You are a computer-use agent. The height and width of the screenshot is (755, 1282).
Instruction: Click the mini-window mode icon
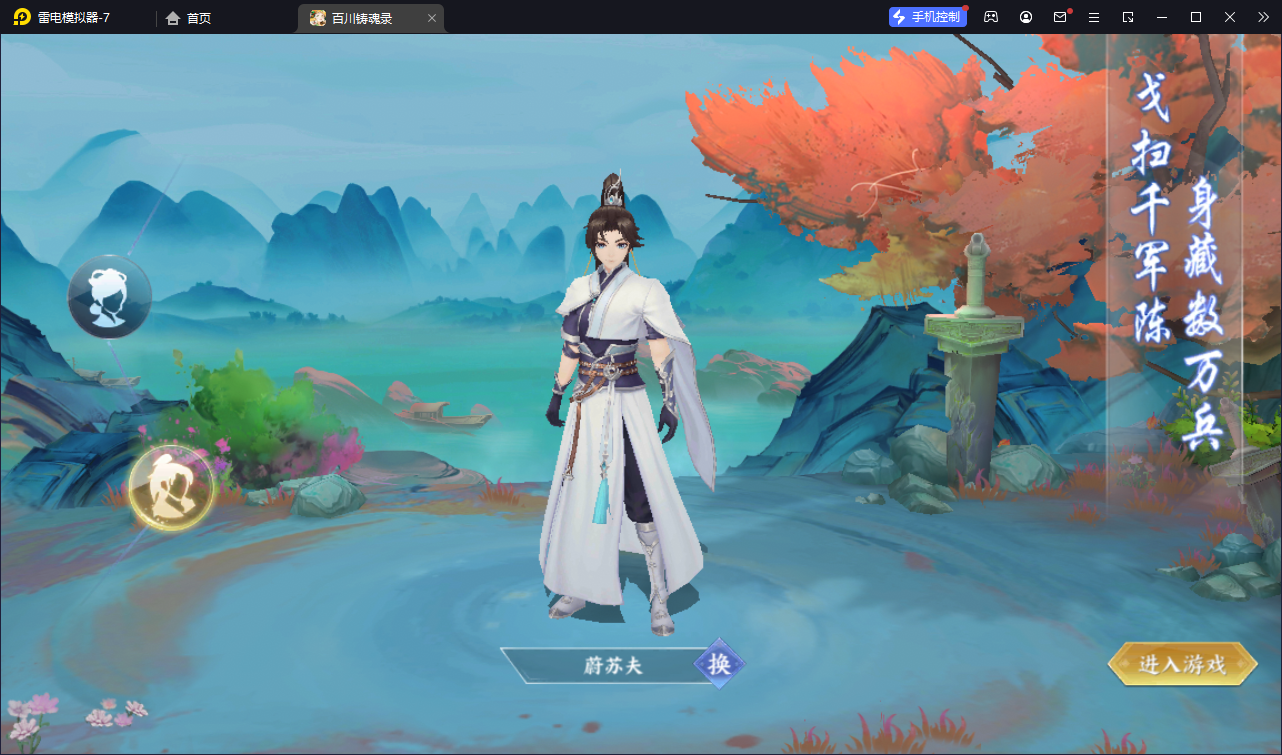point(1128,17)
